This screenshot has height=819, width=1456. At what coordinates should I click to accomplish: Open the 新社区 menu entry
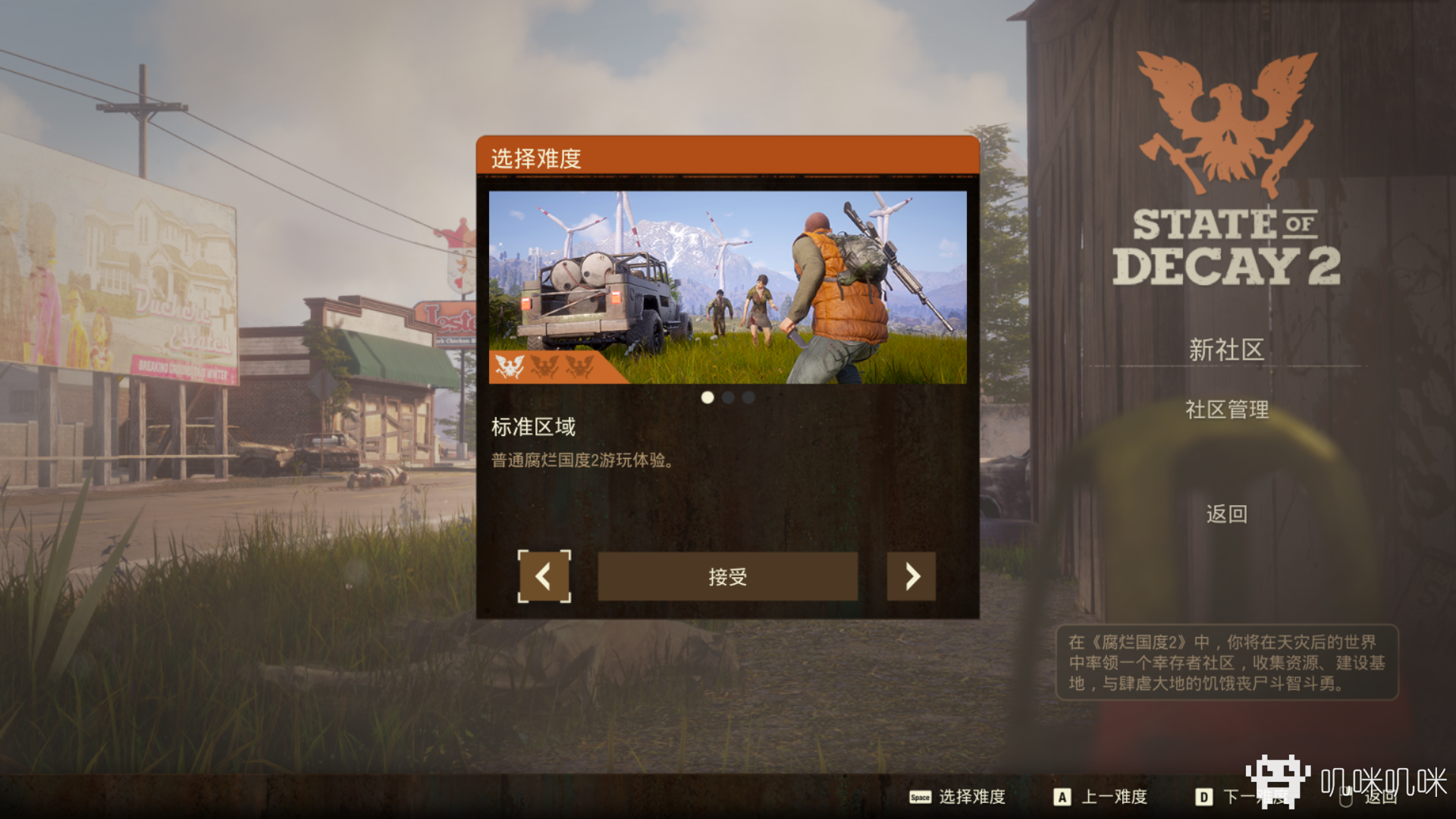[x=1225, y=350]
